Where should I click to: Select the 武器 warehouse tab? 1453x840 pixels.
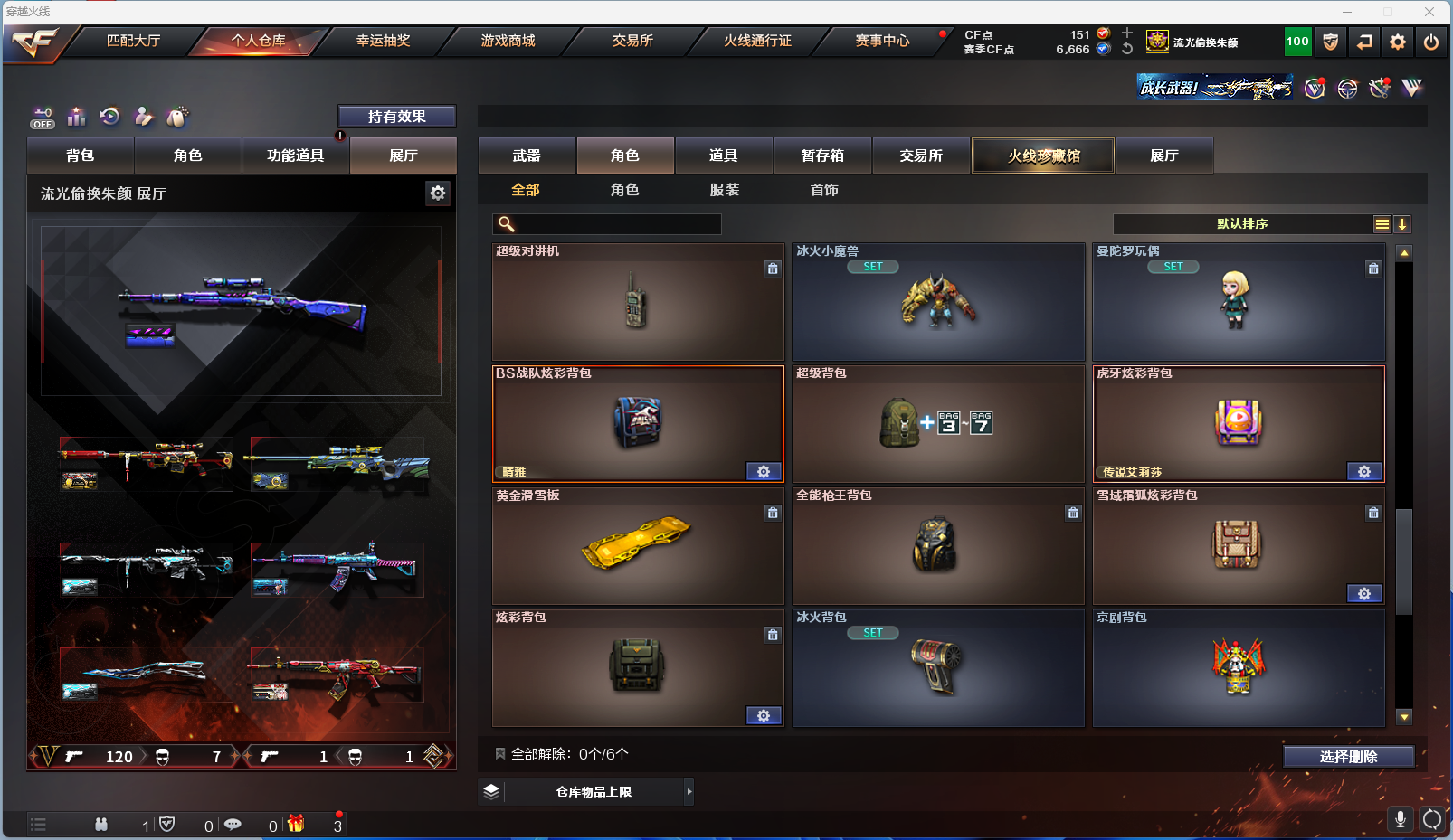point(527,156)
